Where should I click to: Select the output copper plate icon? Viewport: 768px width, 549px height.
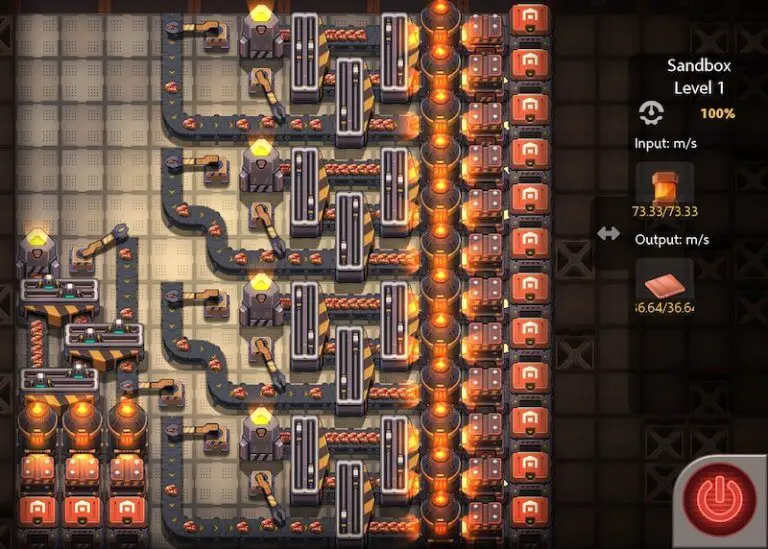(664, 280)
